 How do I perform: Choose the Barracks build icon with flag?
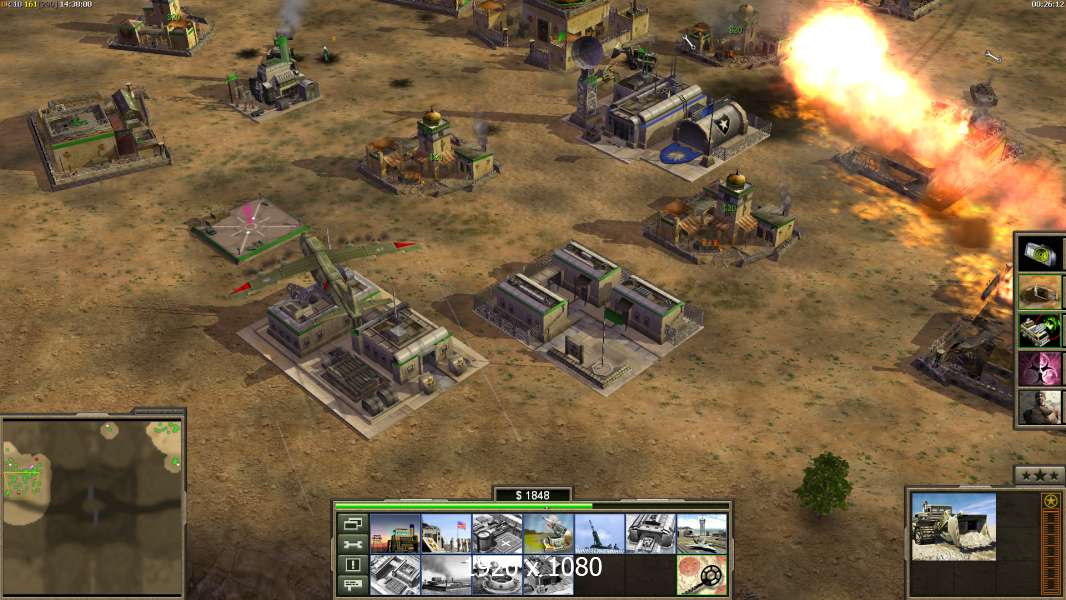pyautogui.click(x=446, y=533)
